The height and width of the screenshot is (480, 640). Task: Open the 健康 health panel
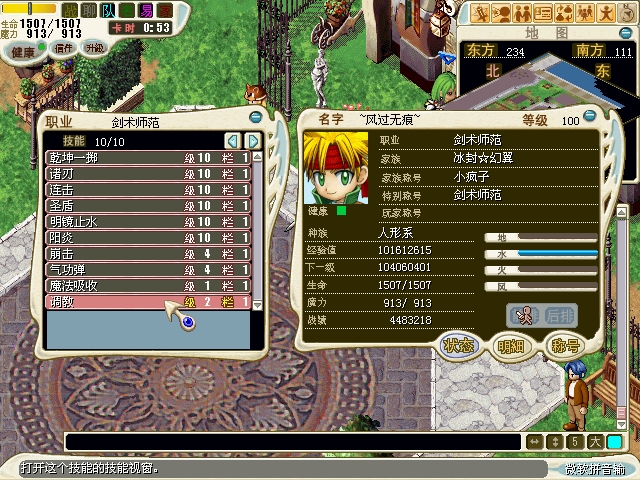coord(23,51)
